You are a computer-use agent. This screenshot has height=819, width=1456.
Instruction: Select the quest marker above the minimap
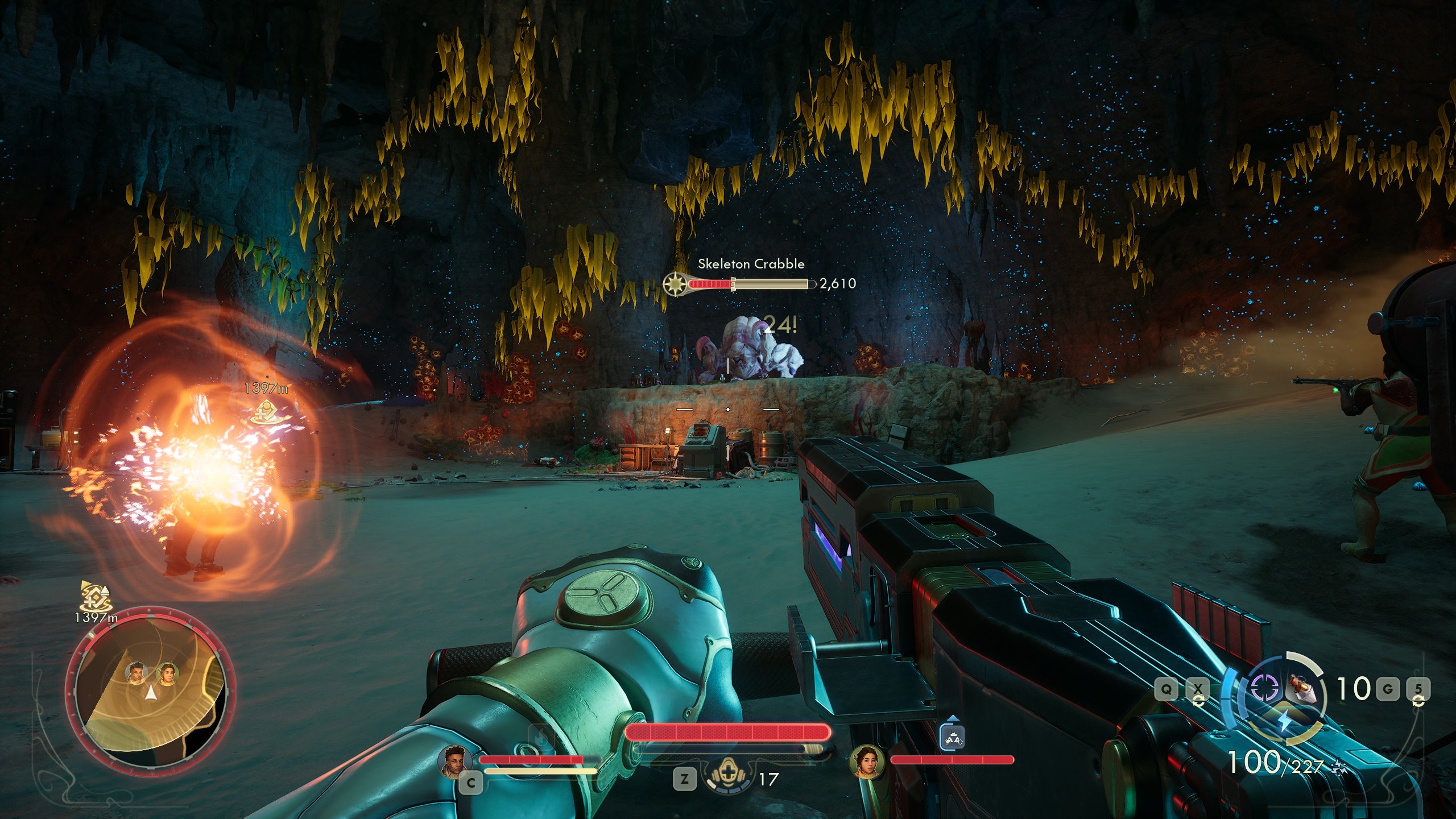94,595
